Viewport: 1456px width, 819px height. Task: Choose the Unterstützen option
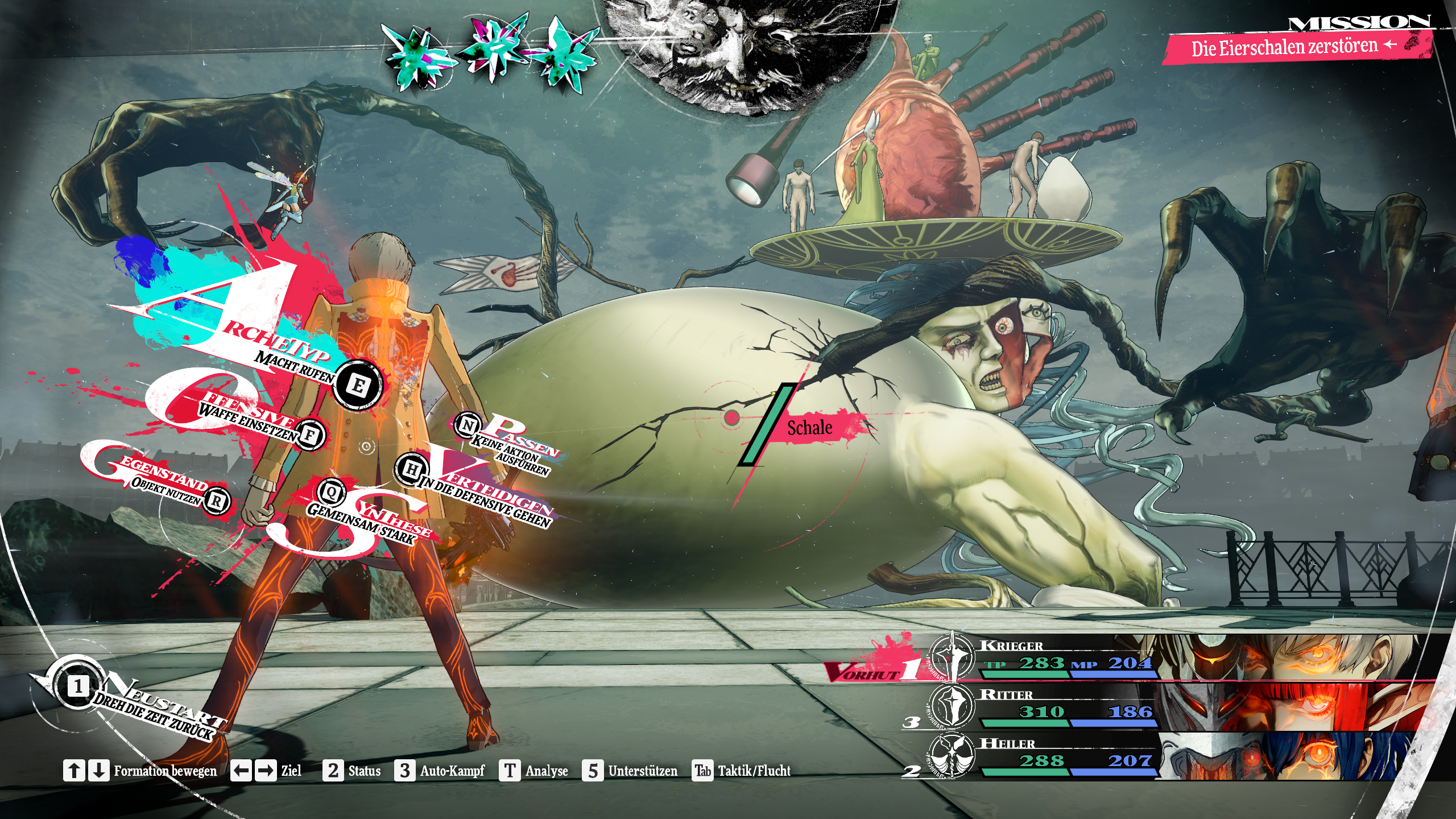tap(630, 771)
